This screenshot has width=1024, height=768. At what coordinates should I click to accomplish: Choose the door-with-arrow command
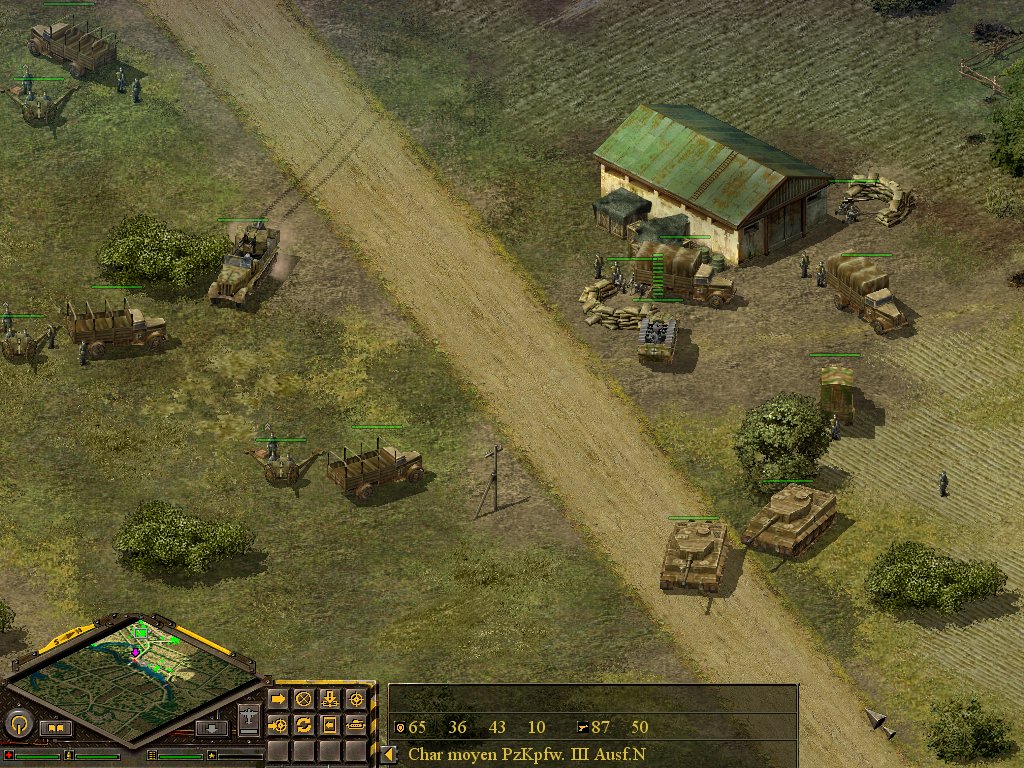(329, 724)
